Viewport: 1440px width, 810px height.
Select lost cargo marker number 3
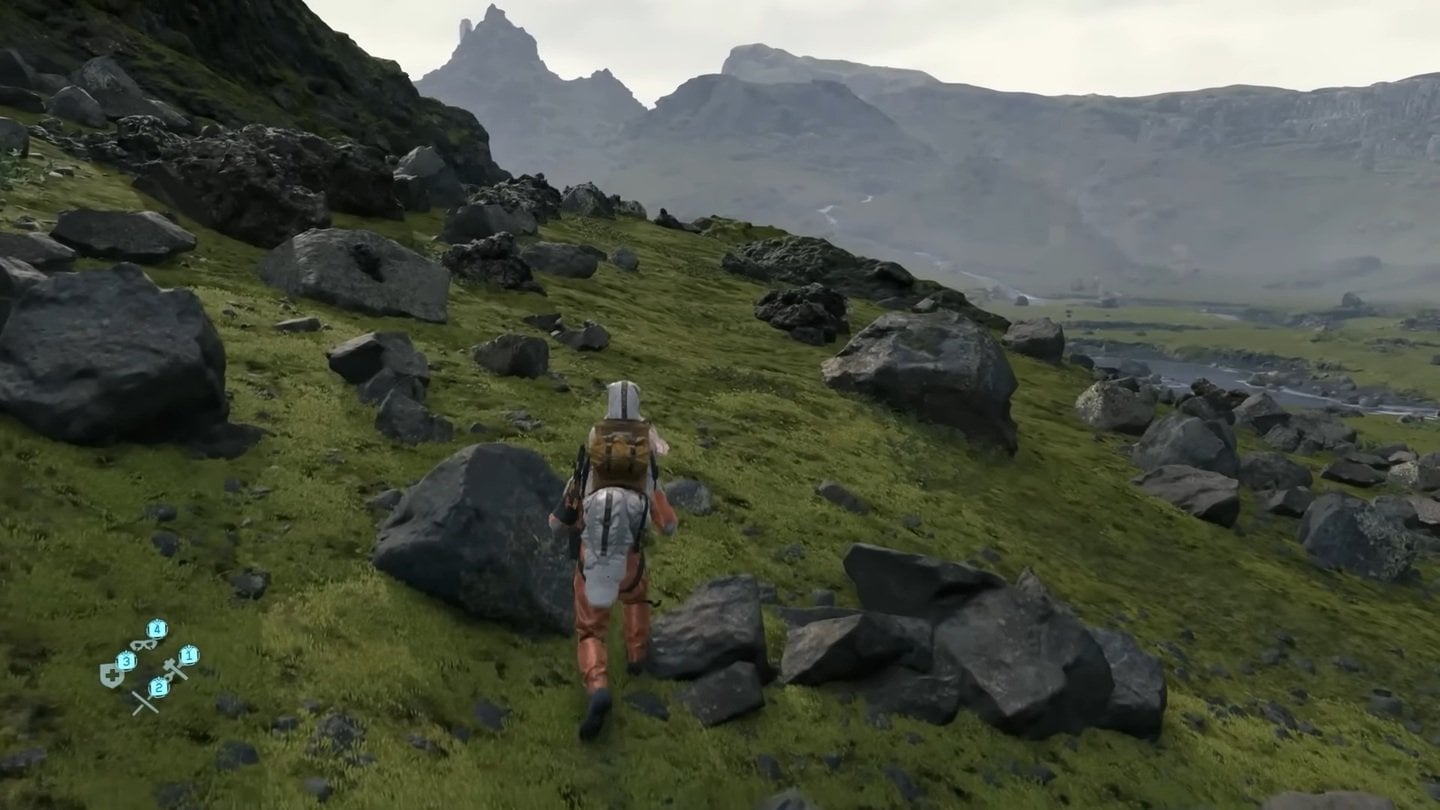[126, 661]
